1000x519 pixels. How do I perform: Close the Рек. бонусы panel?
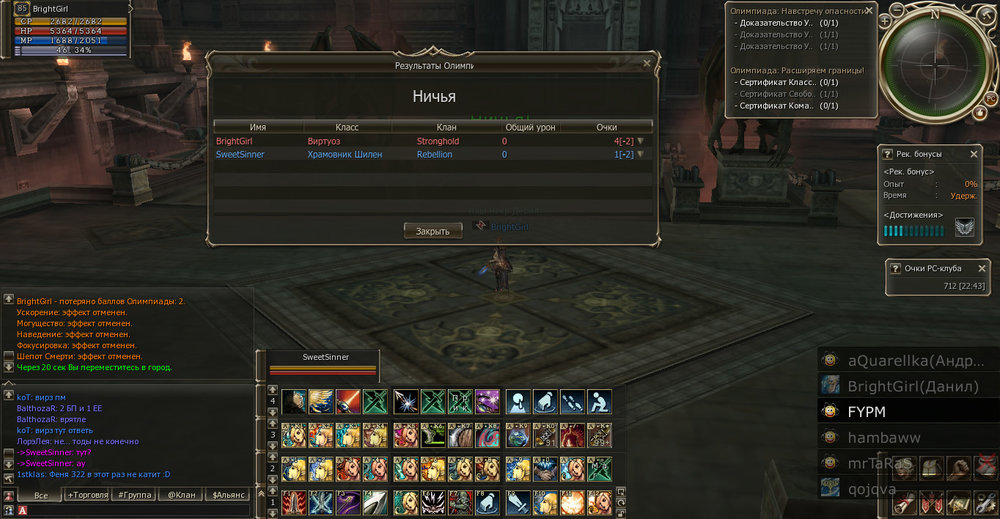975,154
